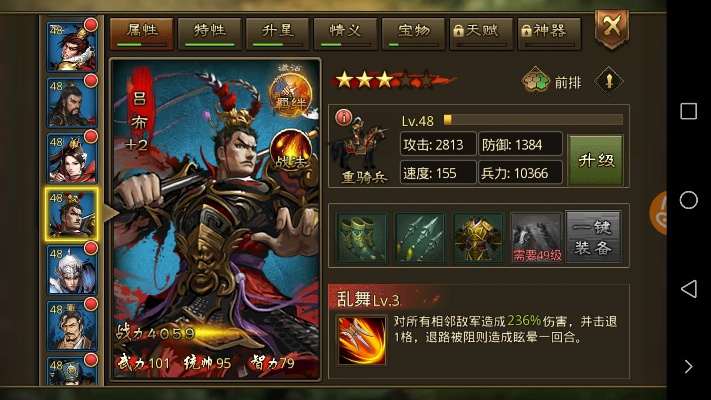Select the green boots equipment slot

point(361,237)
